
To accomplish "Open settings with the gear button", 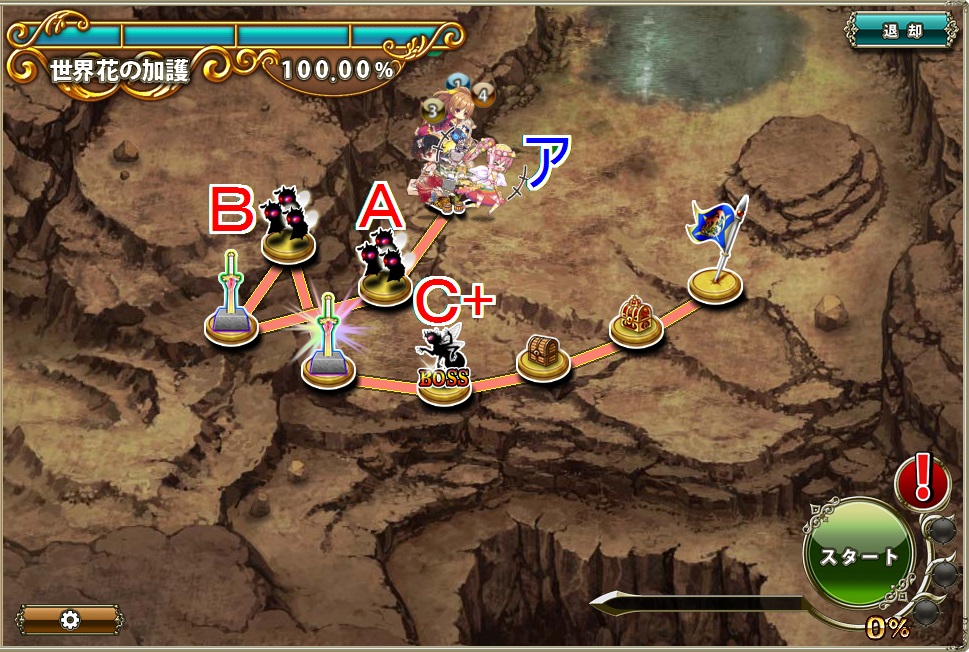I will [x=69, y=620].
